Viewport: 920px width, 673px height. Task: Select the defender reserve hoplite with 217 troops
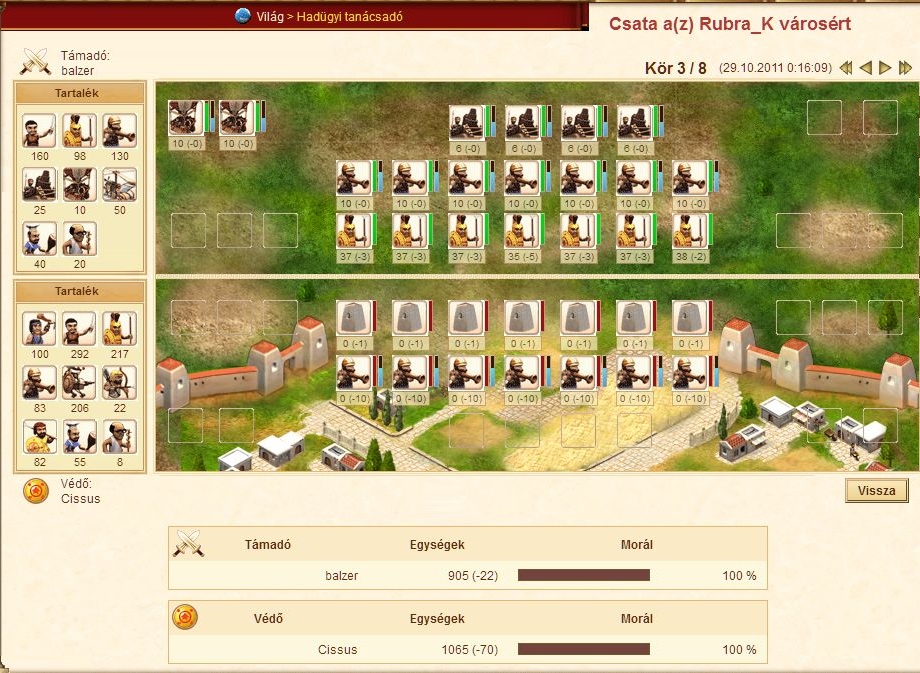(120, 328)
